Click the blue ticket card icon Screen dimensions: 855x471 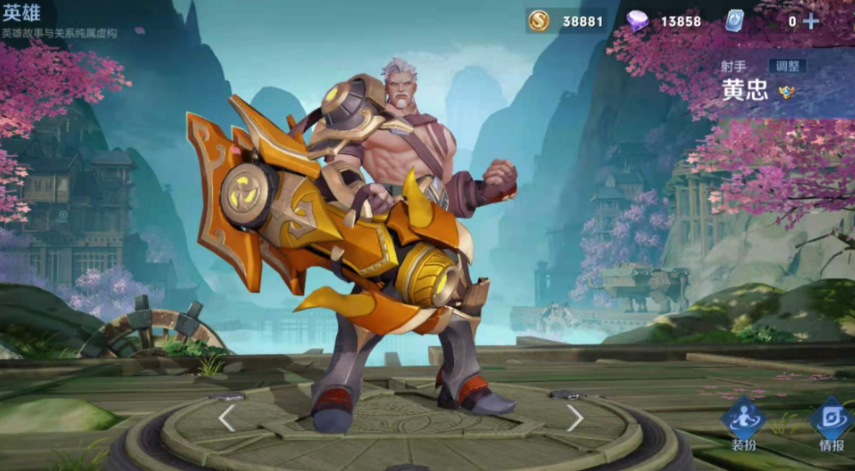pos(735,20)
